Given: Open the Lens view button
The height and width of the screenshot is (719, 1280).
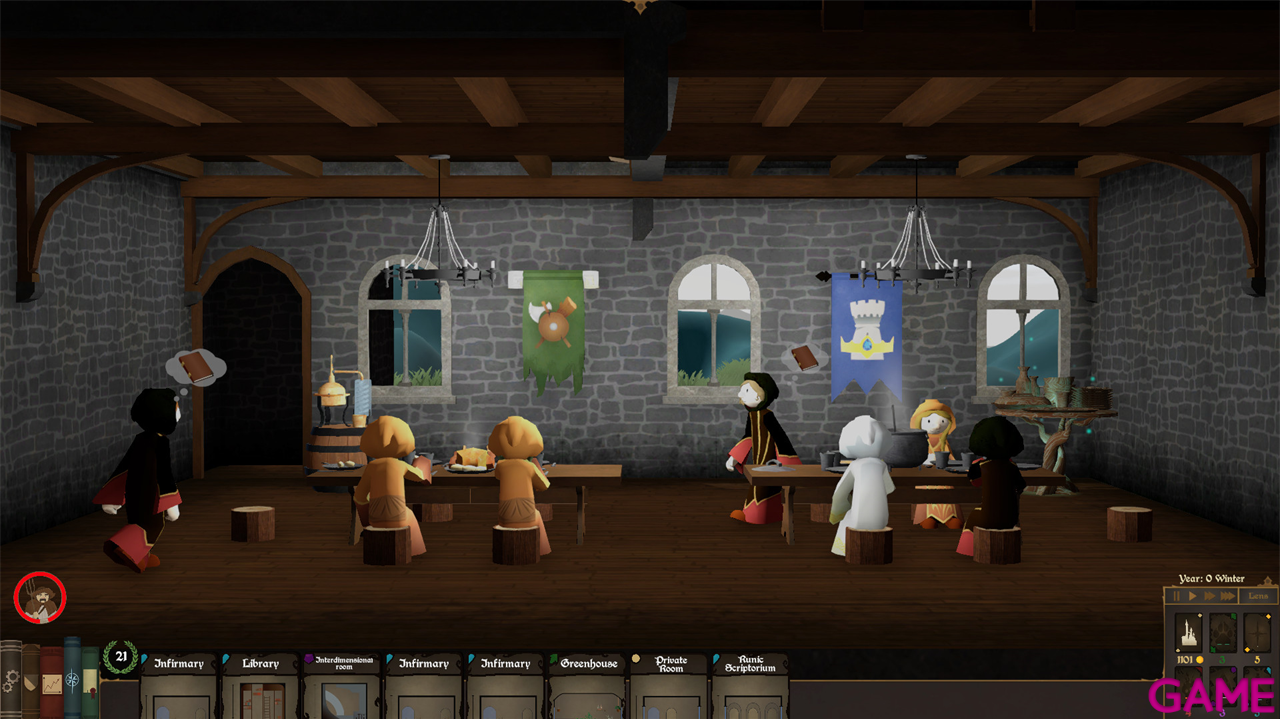Looking at the screenshot, I should 1257,596.
